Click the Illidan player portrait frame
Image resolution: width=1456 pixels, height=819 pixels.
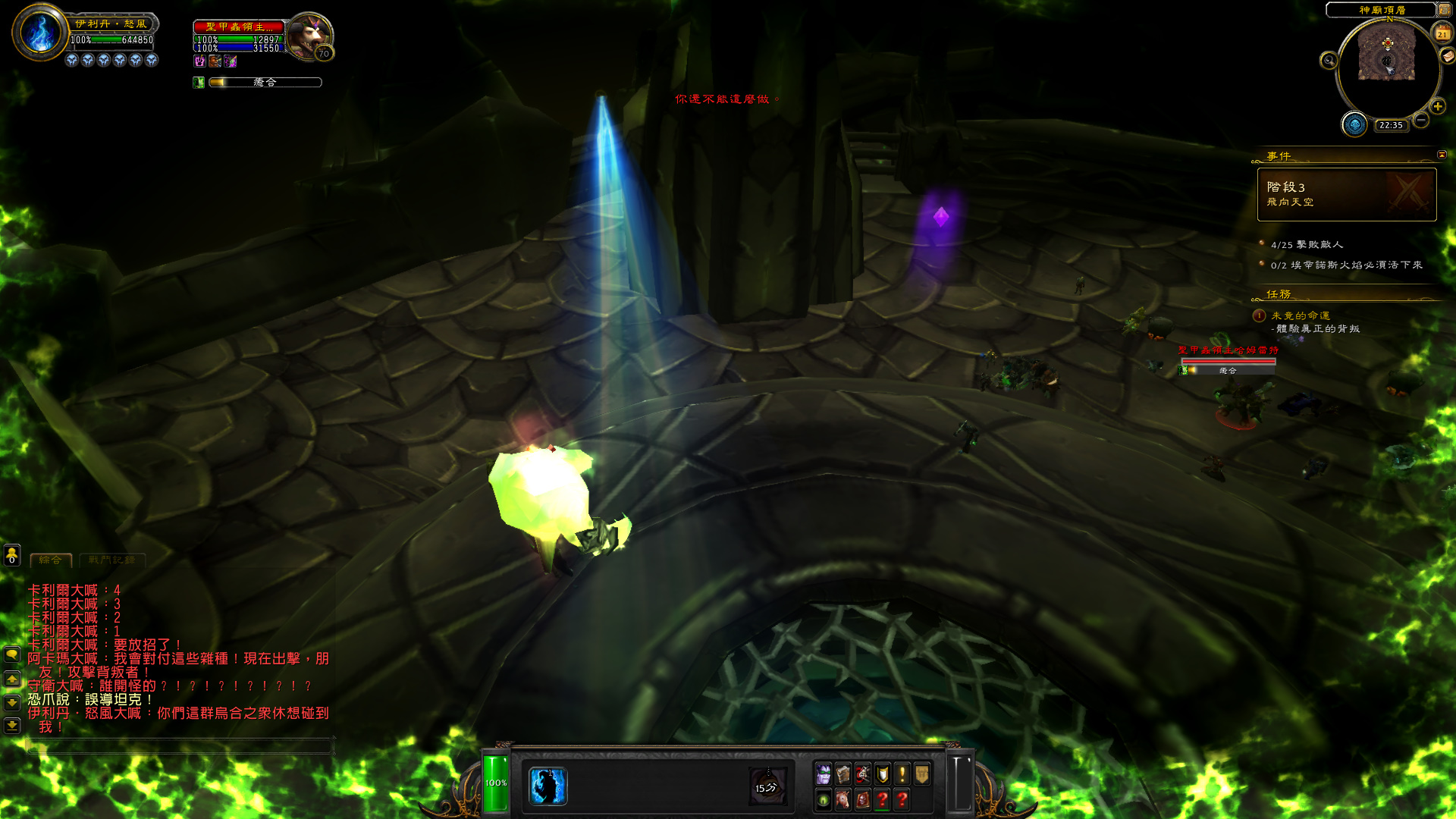click(39, 33)
